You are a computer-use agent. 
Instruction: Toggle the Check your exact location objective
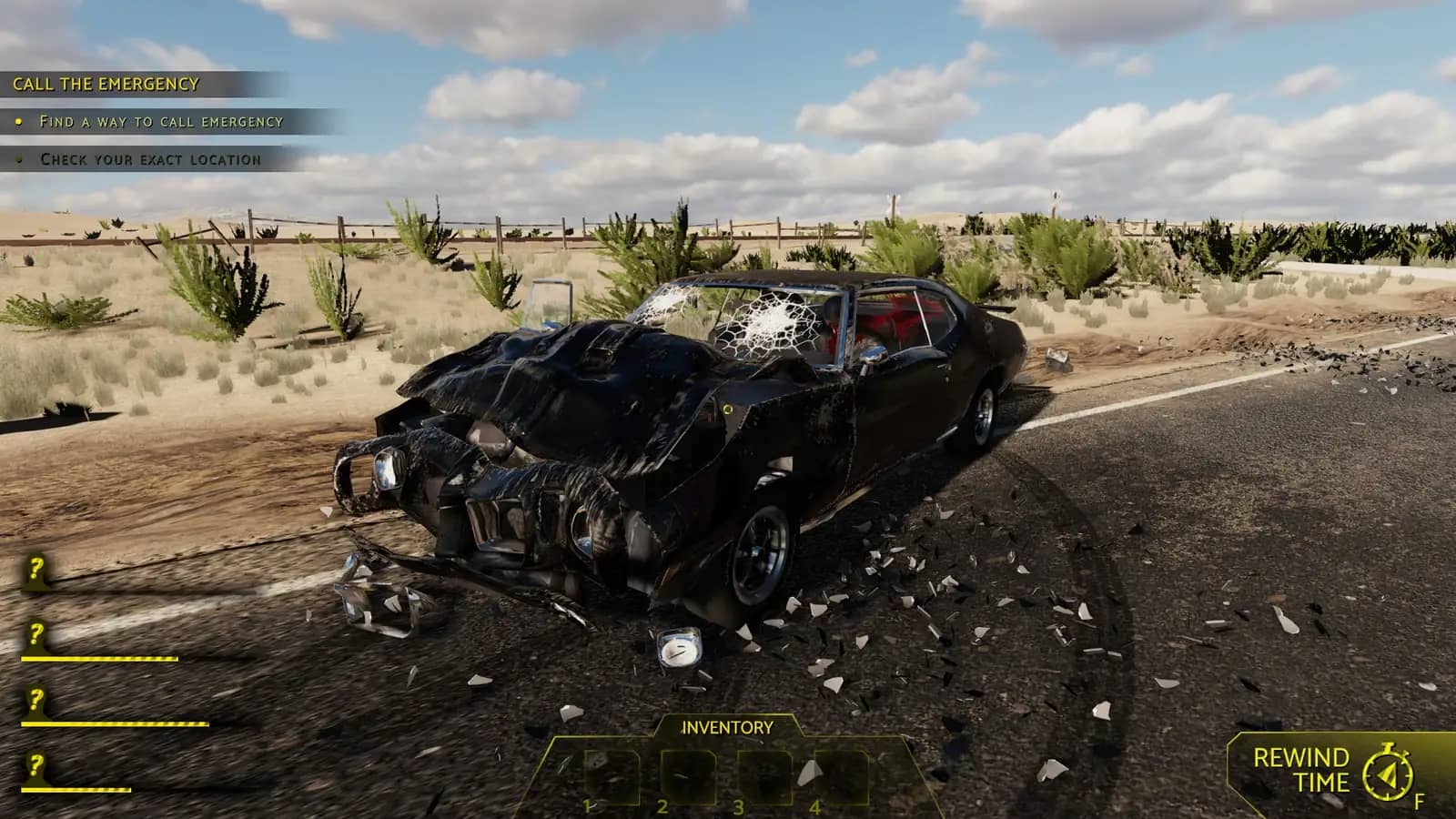(x=150, y=161)
